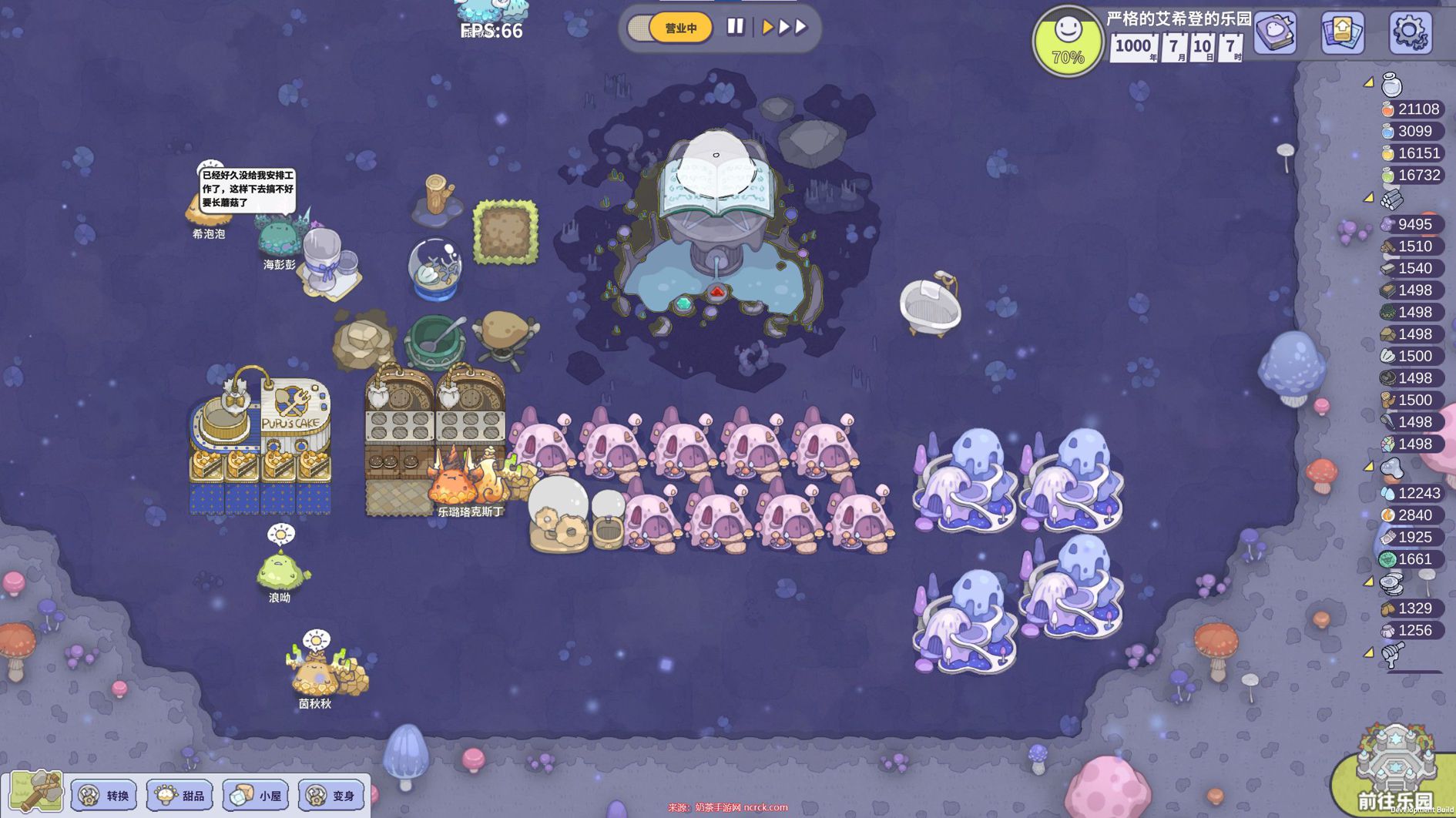Open the upgrade cards menu
This screenshot has width=1456, height=818.
coord(1342,32)
